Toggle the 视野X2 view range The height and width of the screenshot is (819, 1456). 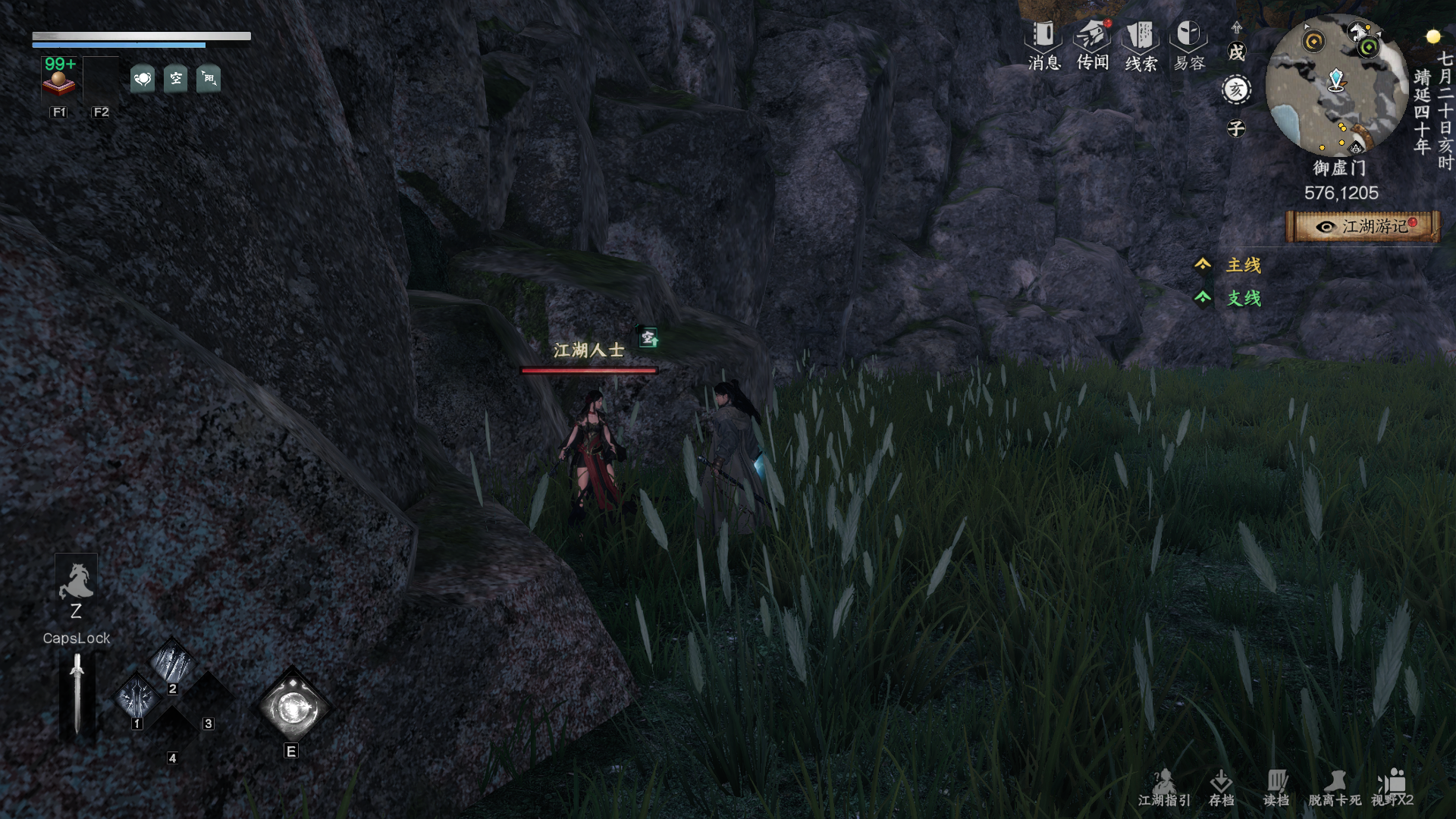pyautogui.click(x=1392, y=789)
